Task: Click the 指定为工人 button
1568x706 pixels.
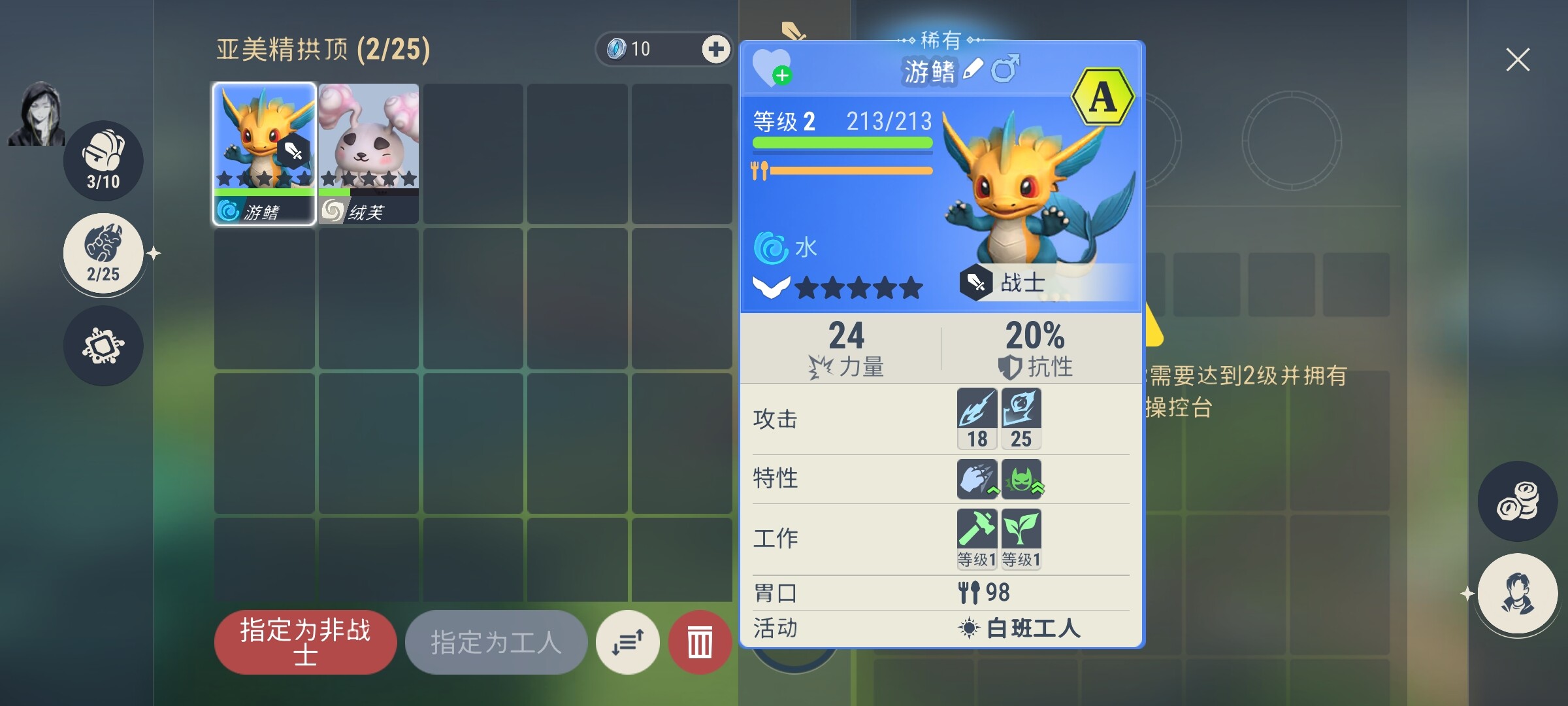Action: tap(496, 642)
